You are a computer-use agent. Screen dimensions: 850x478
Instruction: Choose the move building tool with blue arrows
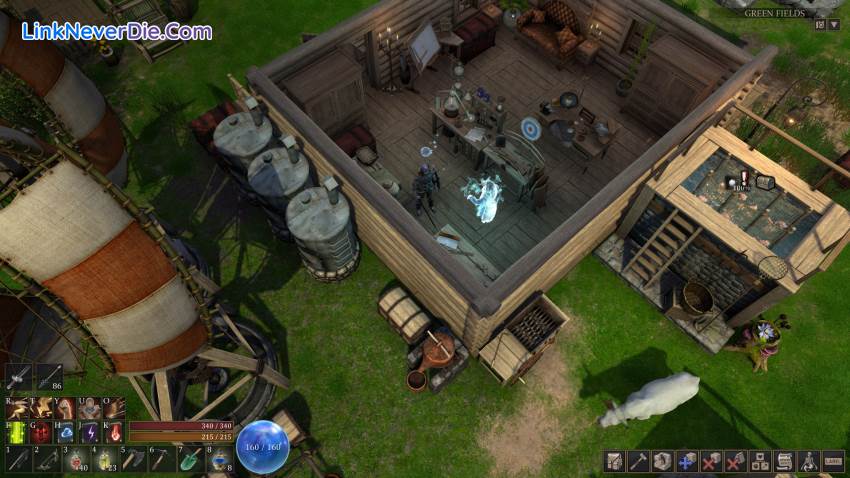pyautogui.click(x=686, y=461)
